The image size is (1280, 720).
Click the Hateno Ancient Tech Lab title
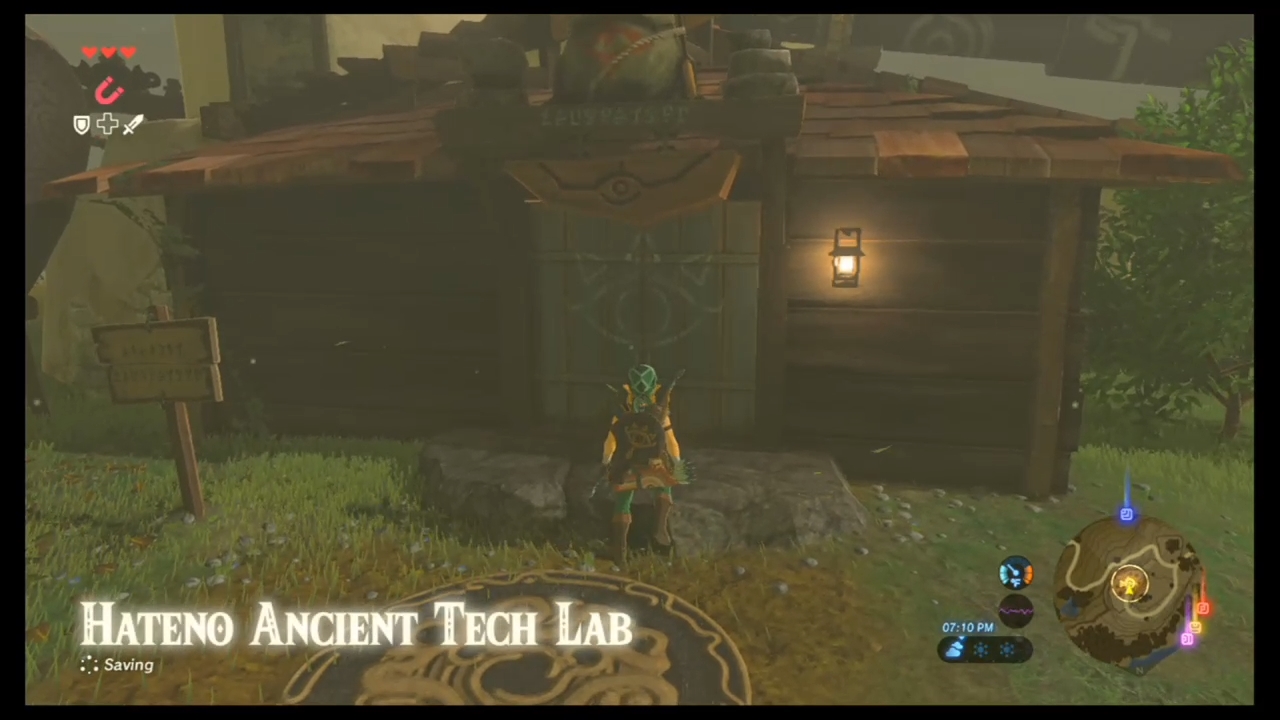pyautogui.click(x=356, y=625)
